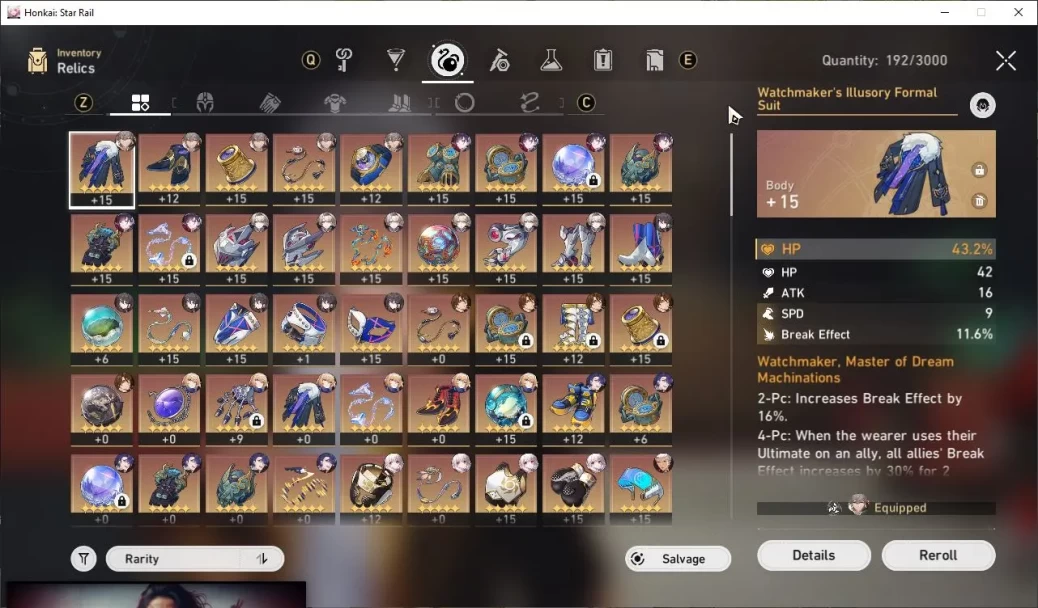Filter relics by body piece
The image size is (1038, 608).
click(x=335, y=103)
